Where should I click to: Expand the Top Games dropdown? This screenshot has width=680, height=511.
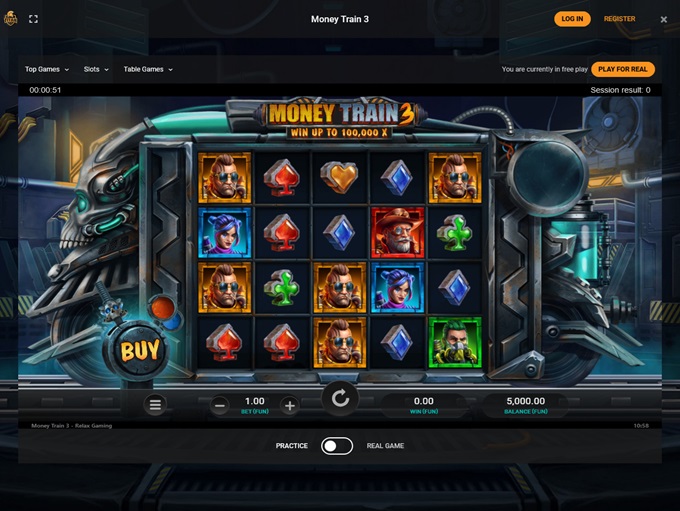click(47, 69)
